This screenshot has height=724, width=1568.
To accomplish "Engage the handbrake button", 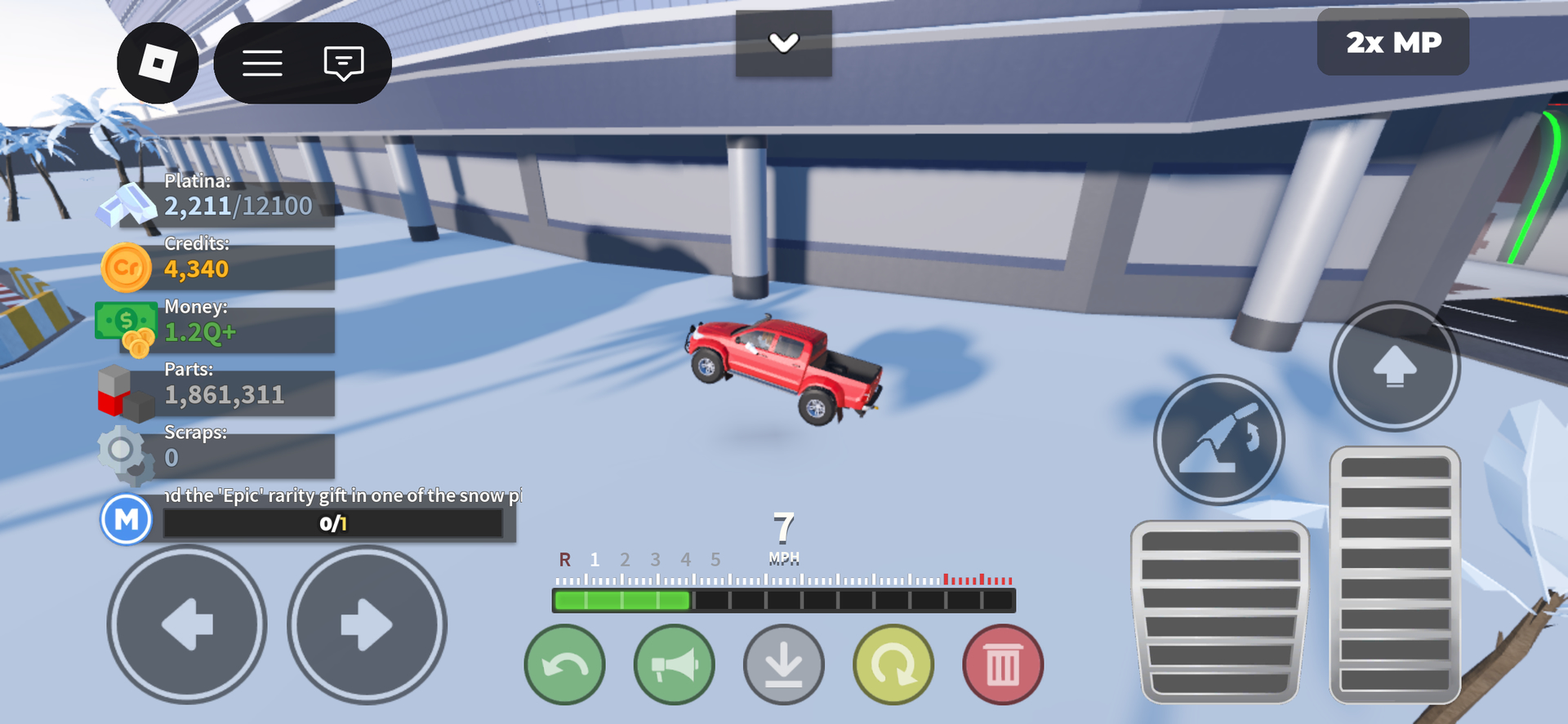I will [1218, 439].
